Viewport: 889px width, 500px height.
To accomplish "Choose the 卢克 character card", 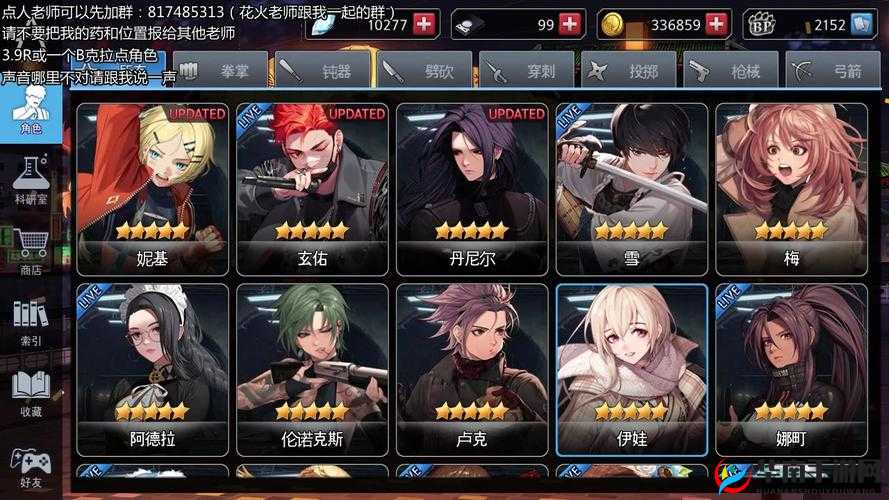I will pos(472,370).
